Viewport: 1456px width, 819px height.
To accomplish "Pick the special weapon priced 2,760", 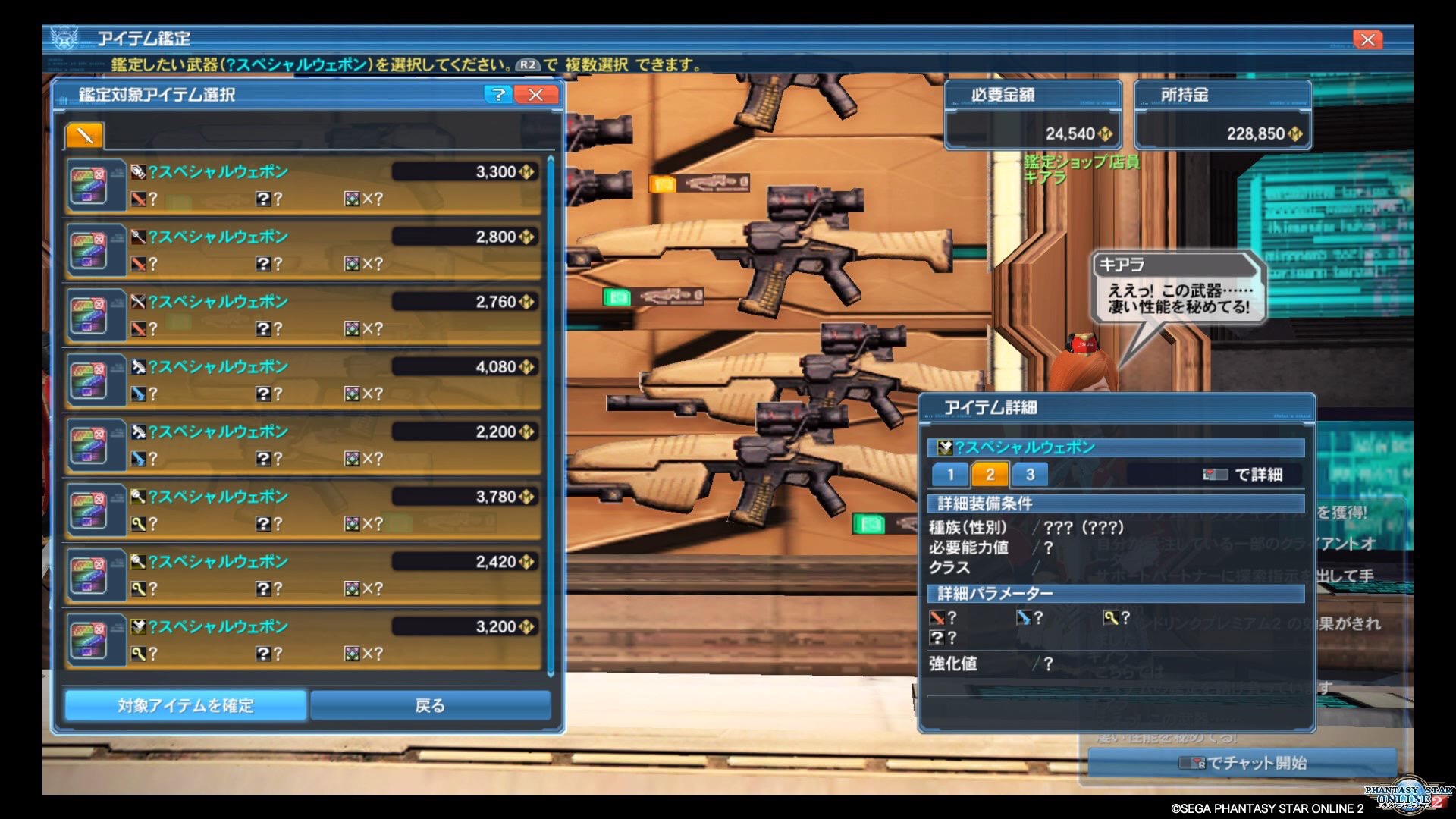I will [x=303, y=315].
